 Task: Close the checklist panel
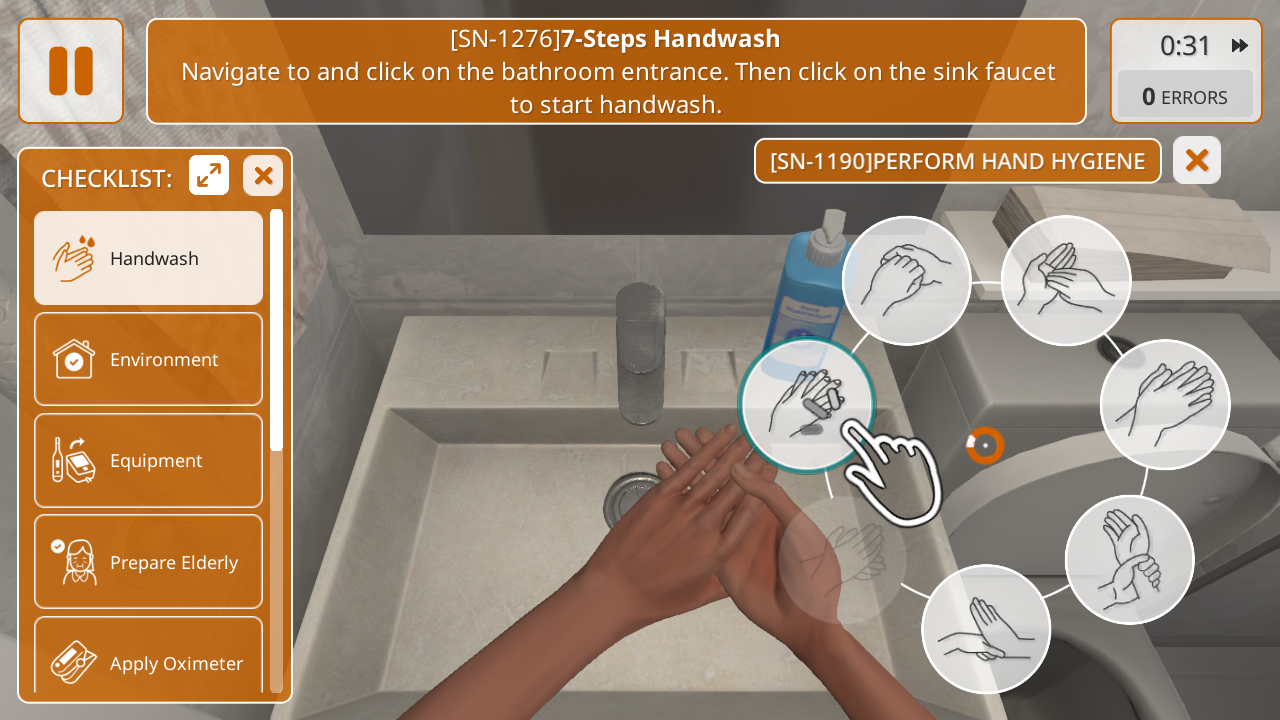pos(263,176)
